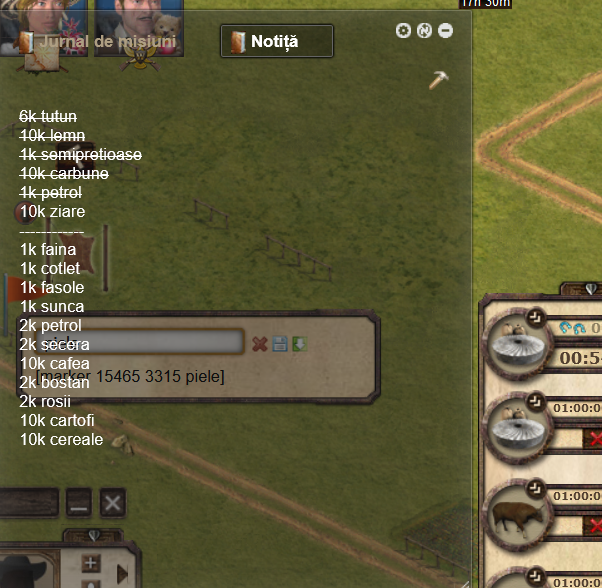Image resolution: width=602 pixels, height=588 pixels.
Task: Click the green download arrow icon
Action: [x=299, y=344]
